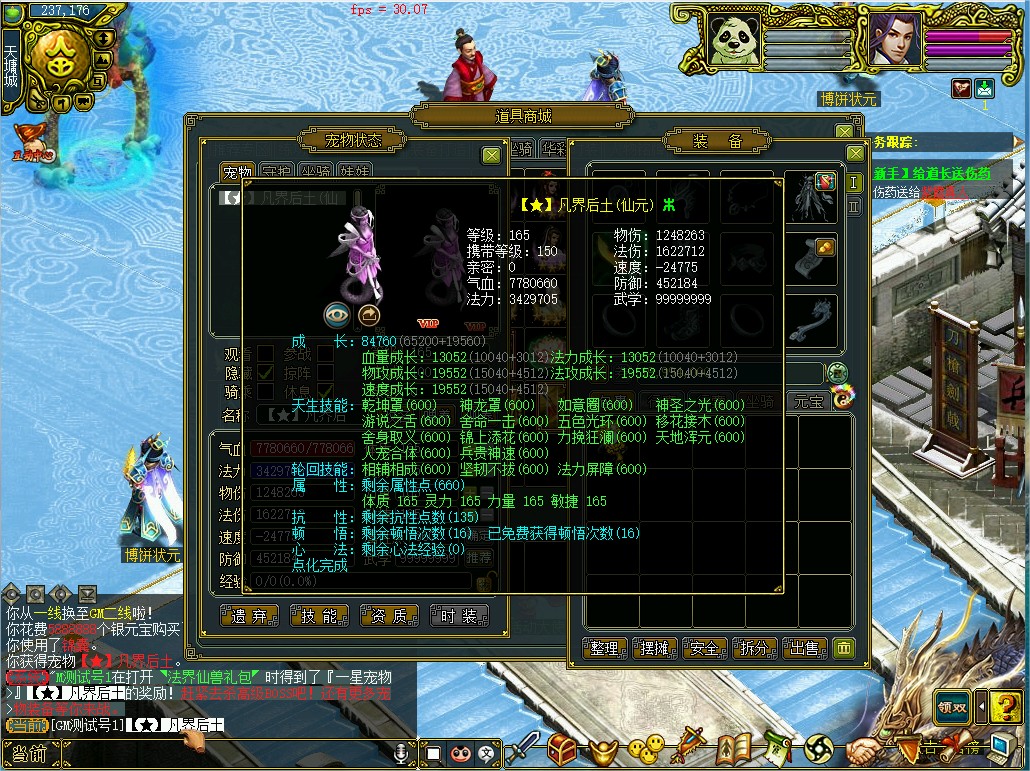
Task: Click the crossed sword attack icon
Action: pyautogui.click(x=524, y=748)
